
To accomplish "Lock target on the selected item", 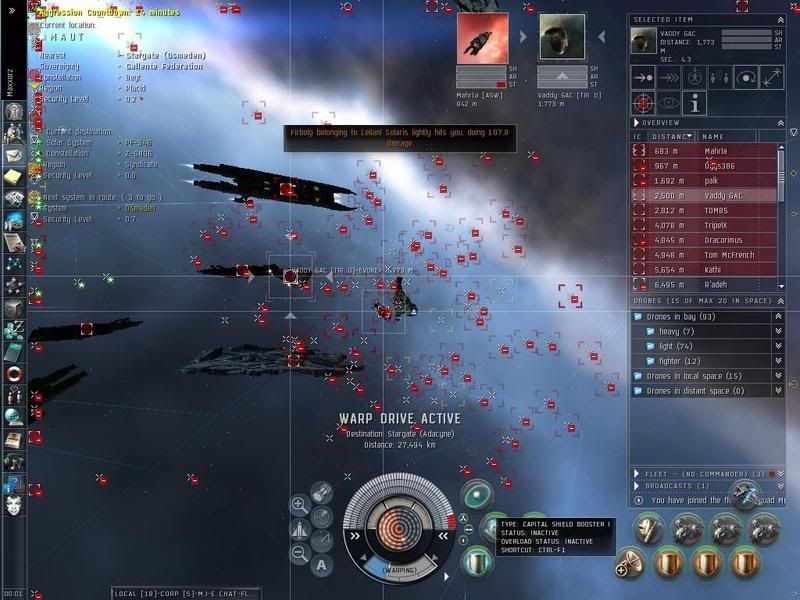I will pos(645,102).
